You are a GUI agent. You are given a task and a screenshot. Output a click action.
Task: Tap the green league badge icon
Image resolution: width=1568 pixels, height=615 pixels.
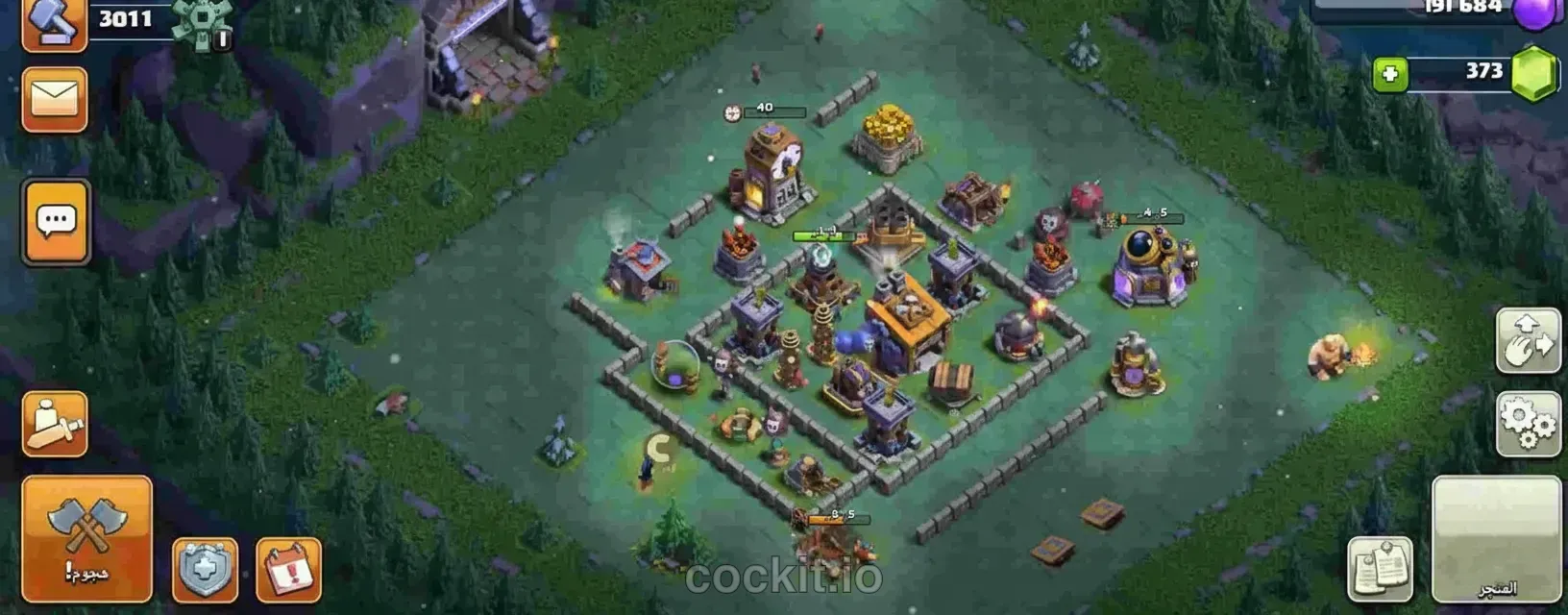202,23
